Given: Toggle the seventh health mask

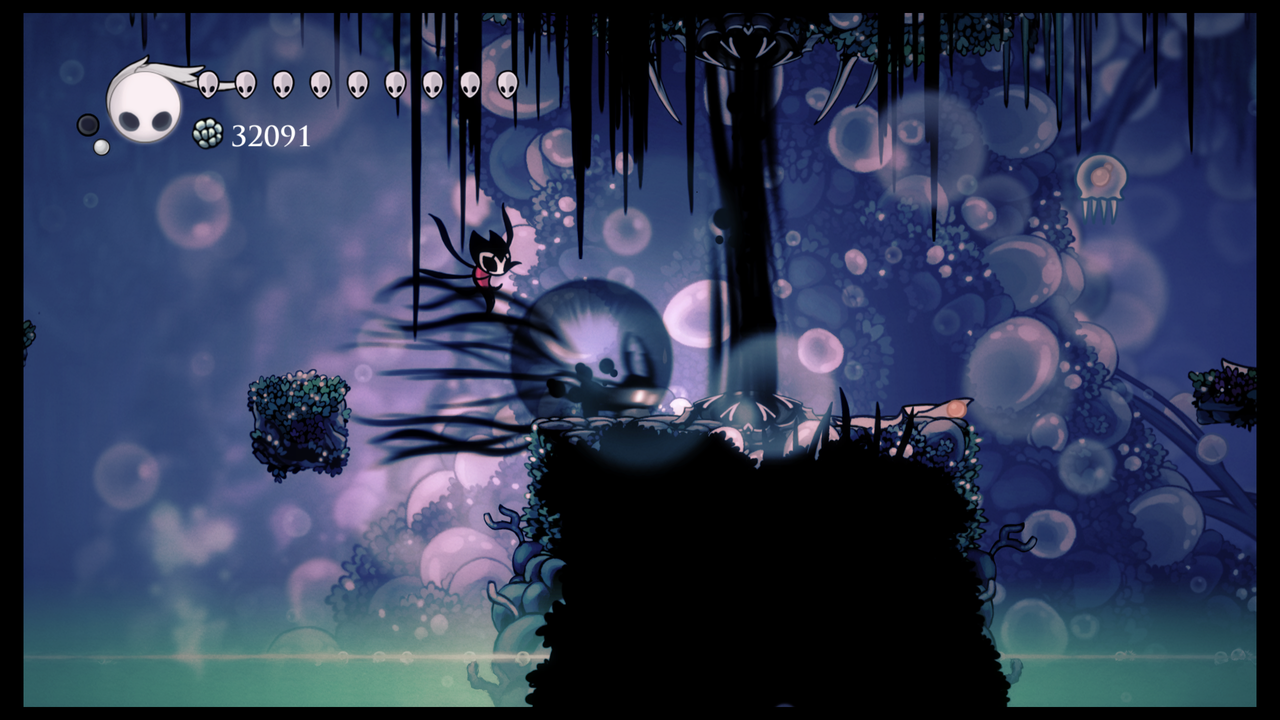Looking at the screenshot, I should tap(433, 85).
